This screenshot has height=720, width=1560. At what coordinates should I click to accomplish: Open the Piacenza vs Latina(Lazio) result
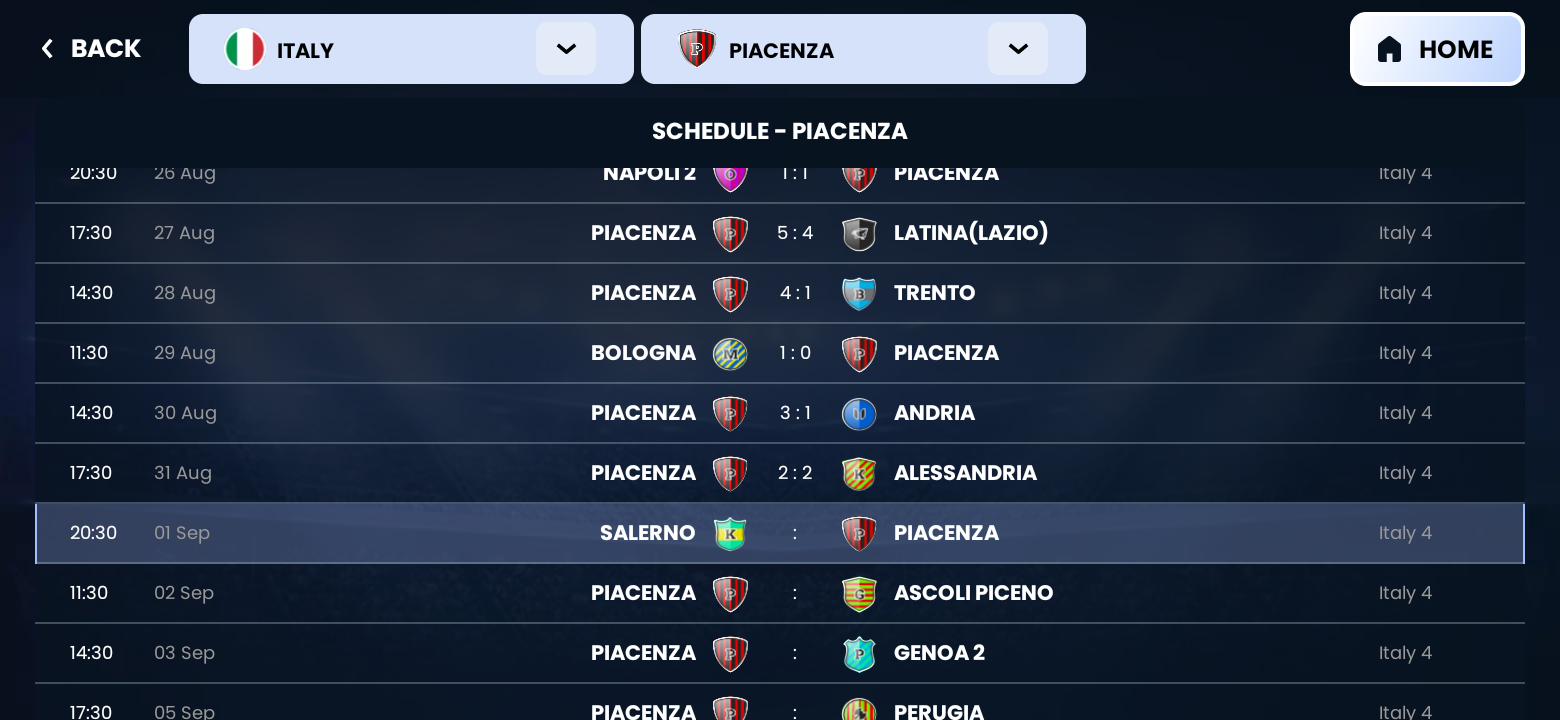coord(780,233)
